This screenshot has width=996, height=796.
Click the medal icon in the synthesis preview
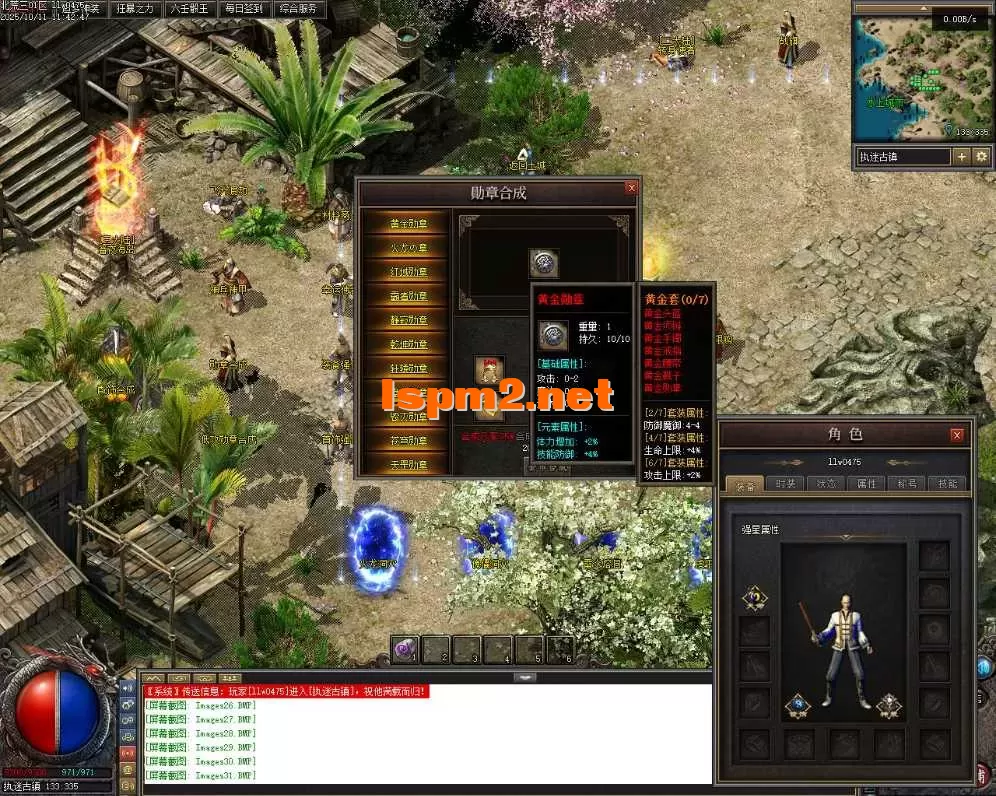(x=543, y=263)
